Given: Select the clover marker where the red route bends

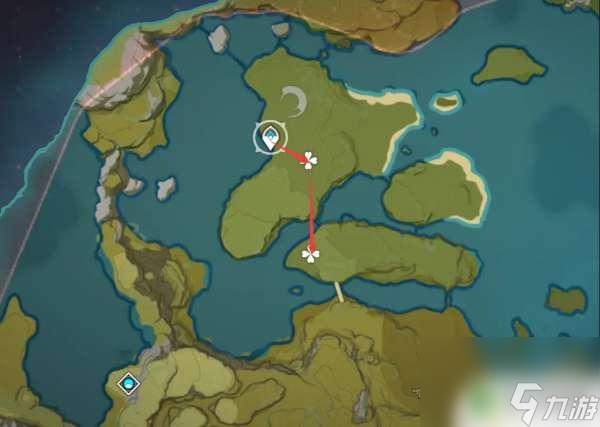Looking at the screenshot, I should 309,160.
